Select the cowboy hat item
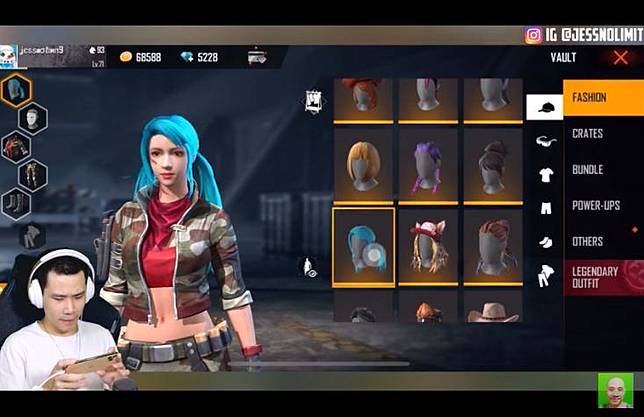 click(492, 311)
